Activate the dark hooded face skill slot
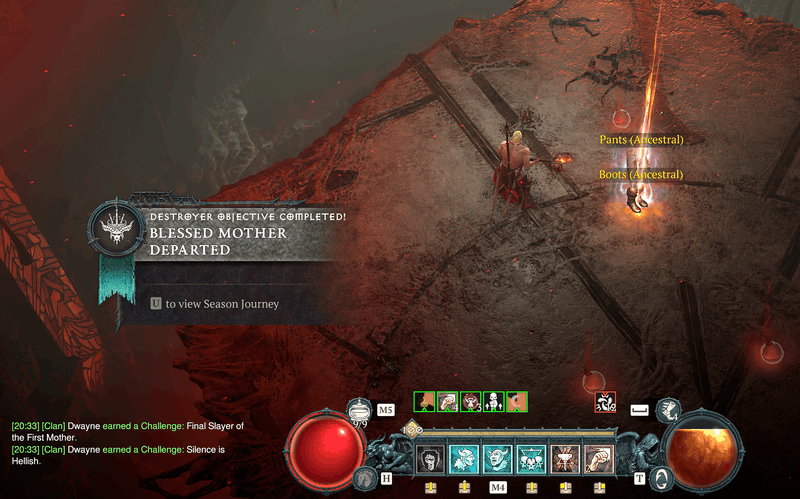Screen dimensions: 800x499 point(431,459)
